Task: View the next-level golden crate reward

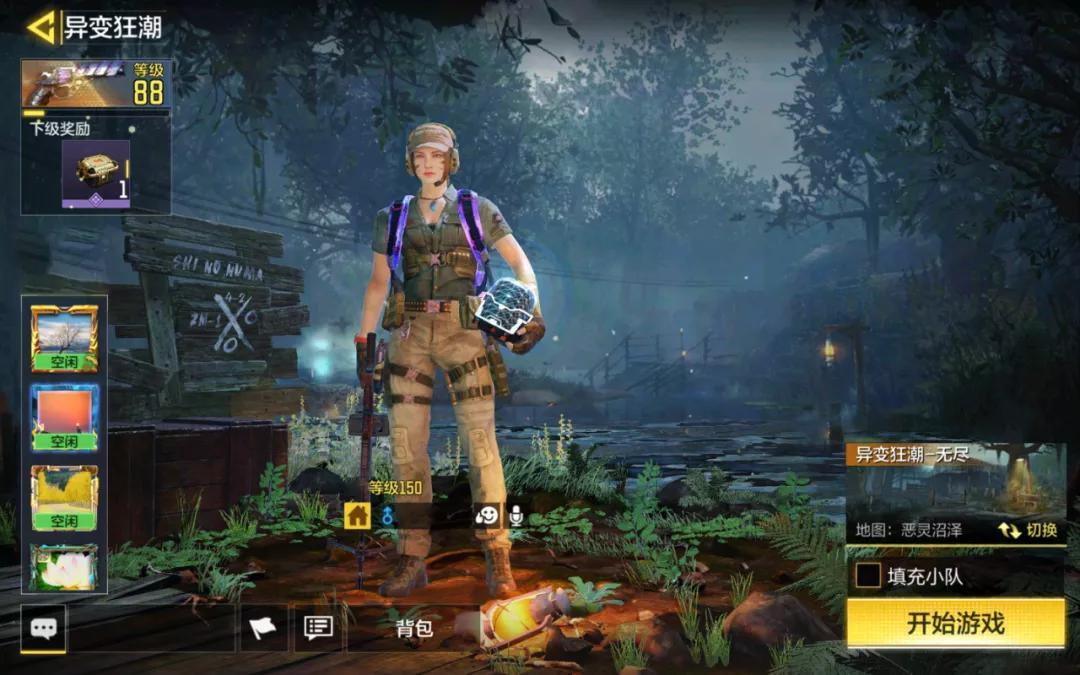Action: pos(96,173)
